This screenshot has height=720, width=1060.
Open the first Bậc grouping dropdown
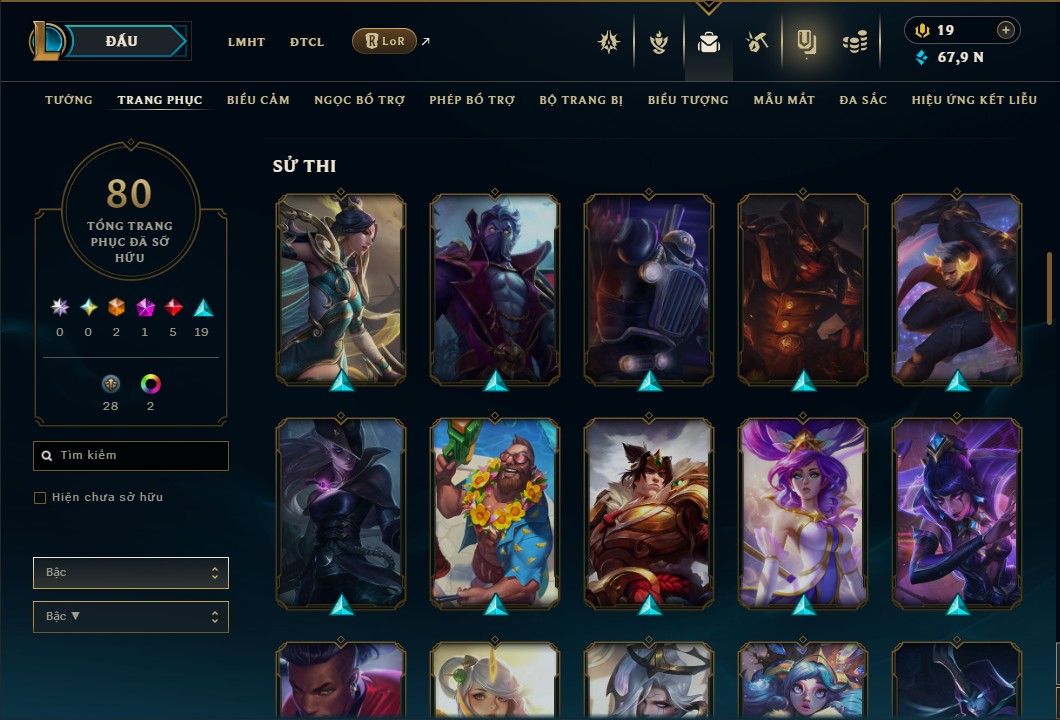click(x=131, y=573)
